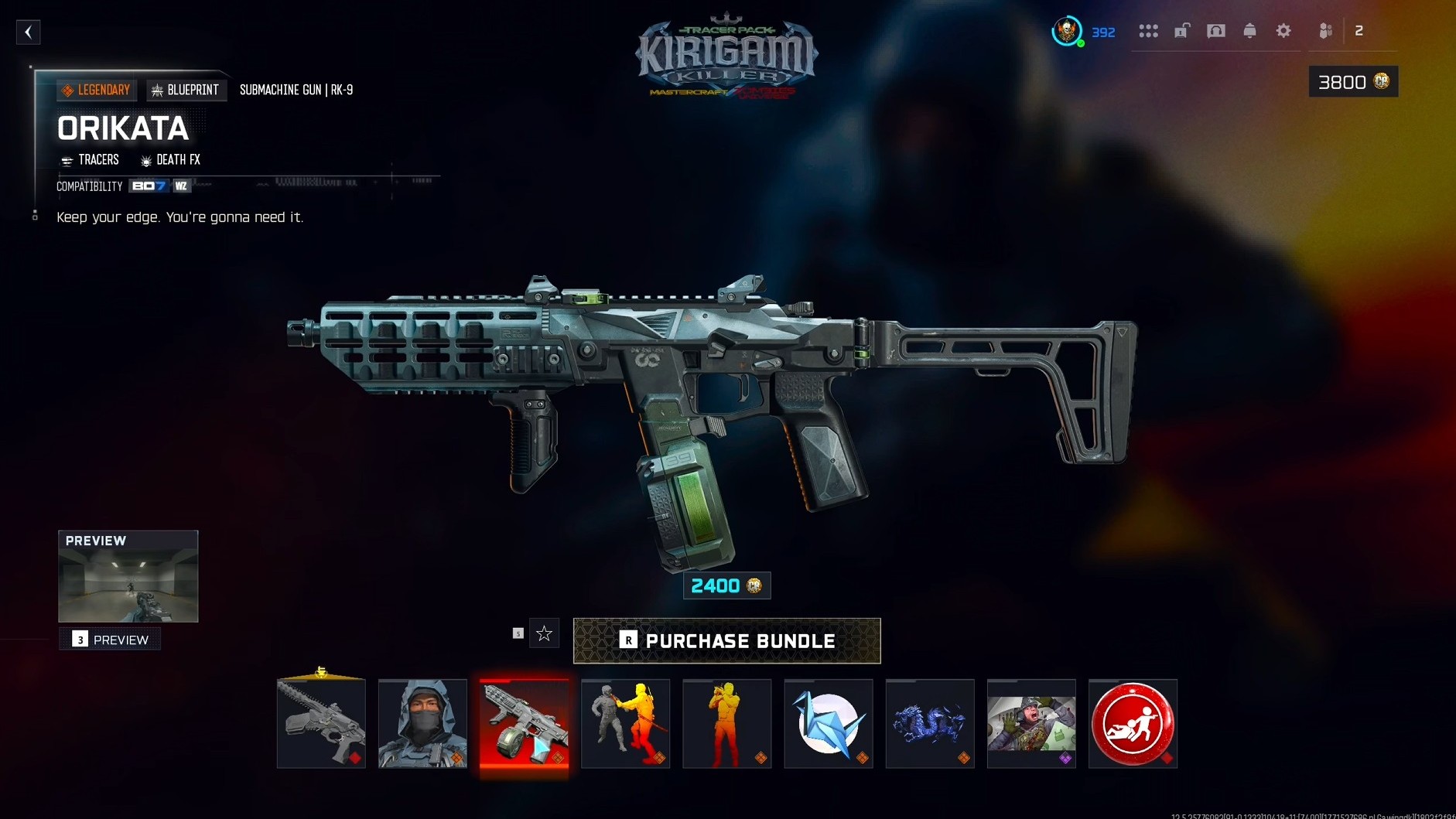The width and height of the screenshot is (1456, 819).
Task: Open the apps grid menu icon
Action: tap(1150, 31)
